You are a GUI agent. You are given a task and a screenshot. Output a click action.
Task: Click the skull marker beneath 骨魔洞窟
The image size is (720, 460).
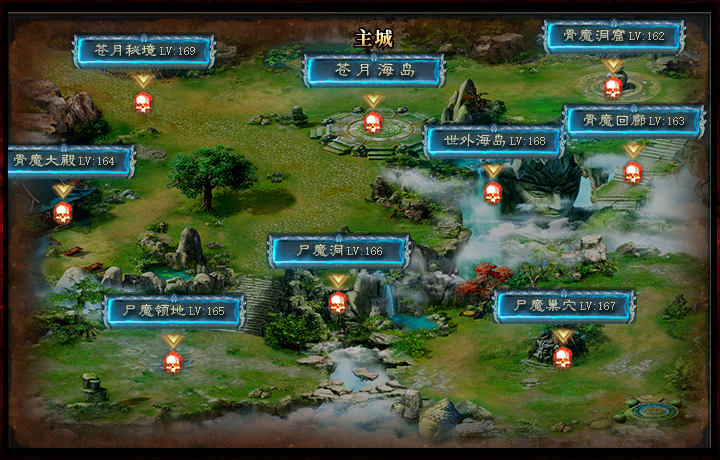(x=612, y=87)
